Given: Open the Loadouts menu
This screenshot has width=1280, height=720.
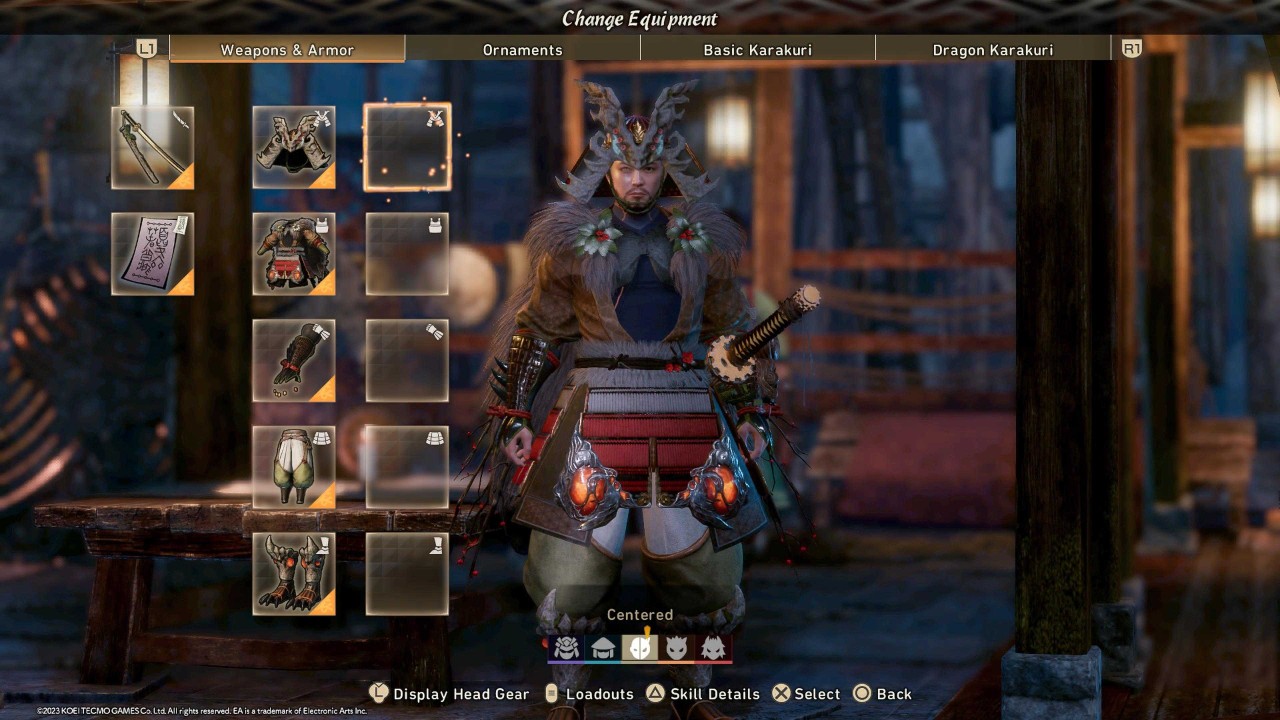Looking at the screenshot, I should [x=598, y=693].
